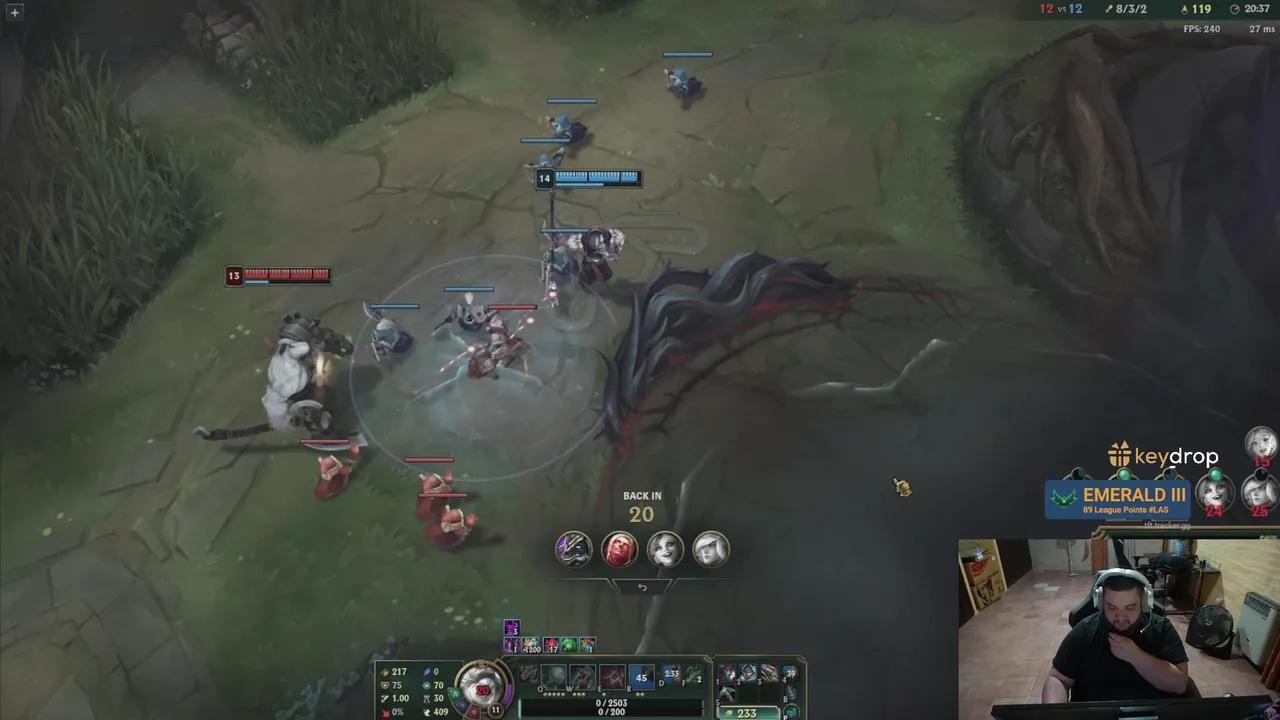Click the E ability icon

[x=612, y=676]
